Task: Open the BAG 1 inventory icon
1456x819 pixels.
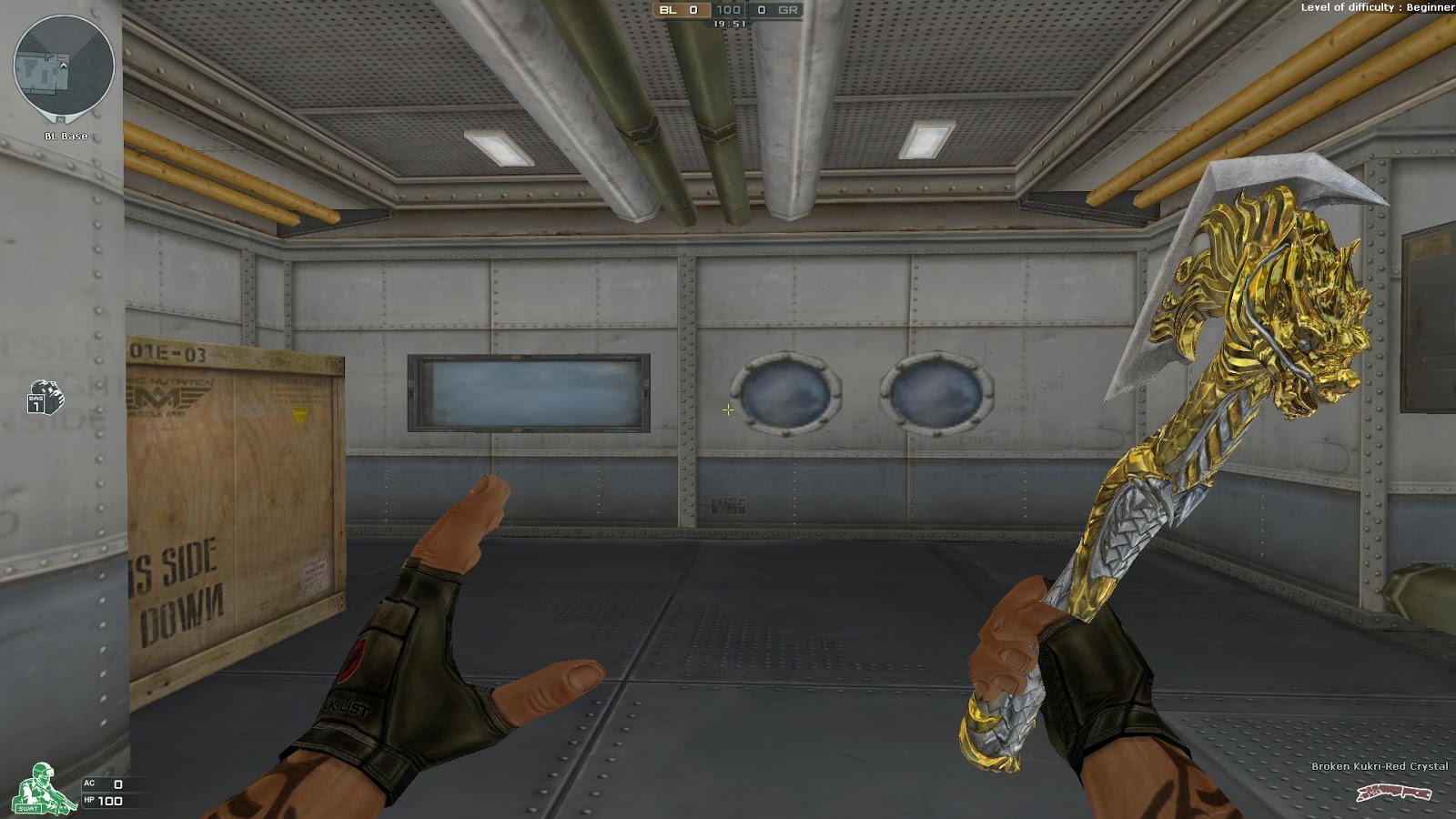Action: [x=41, y=400]
